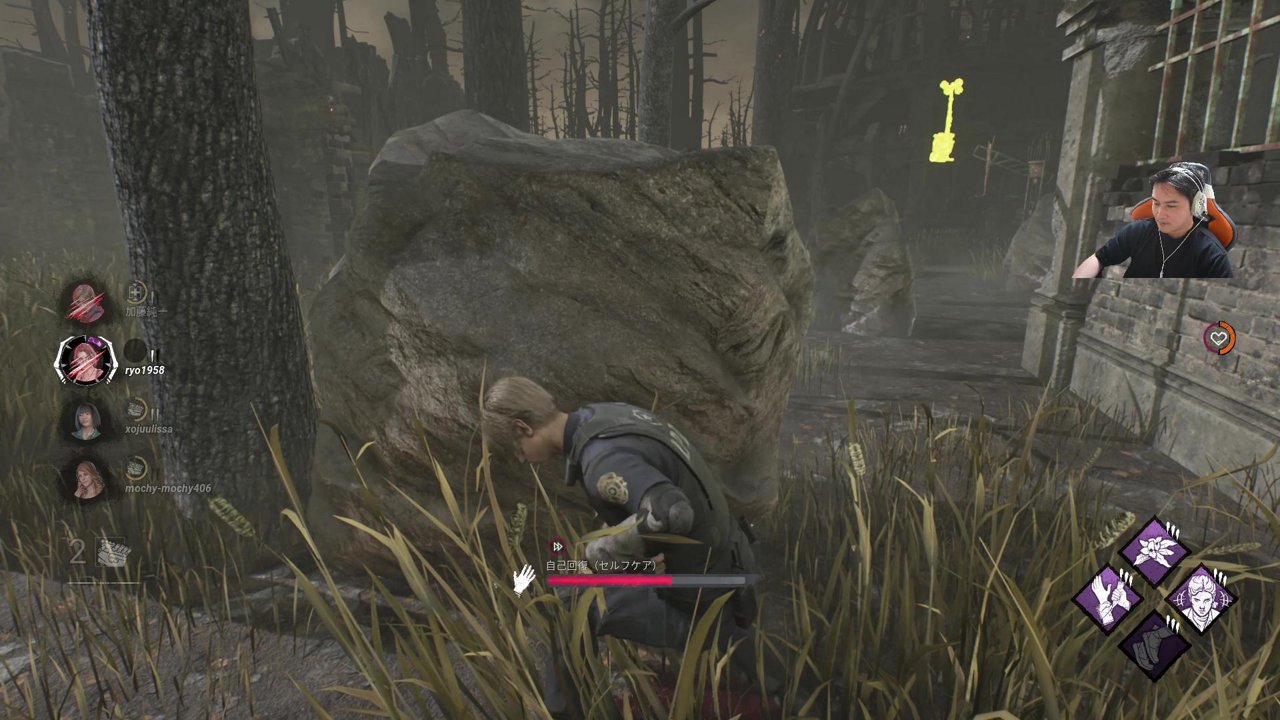Click the boots perk icon

click(1154, 645)
